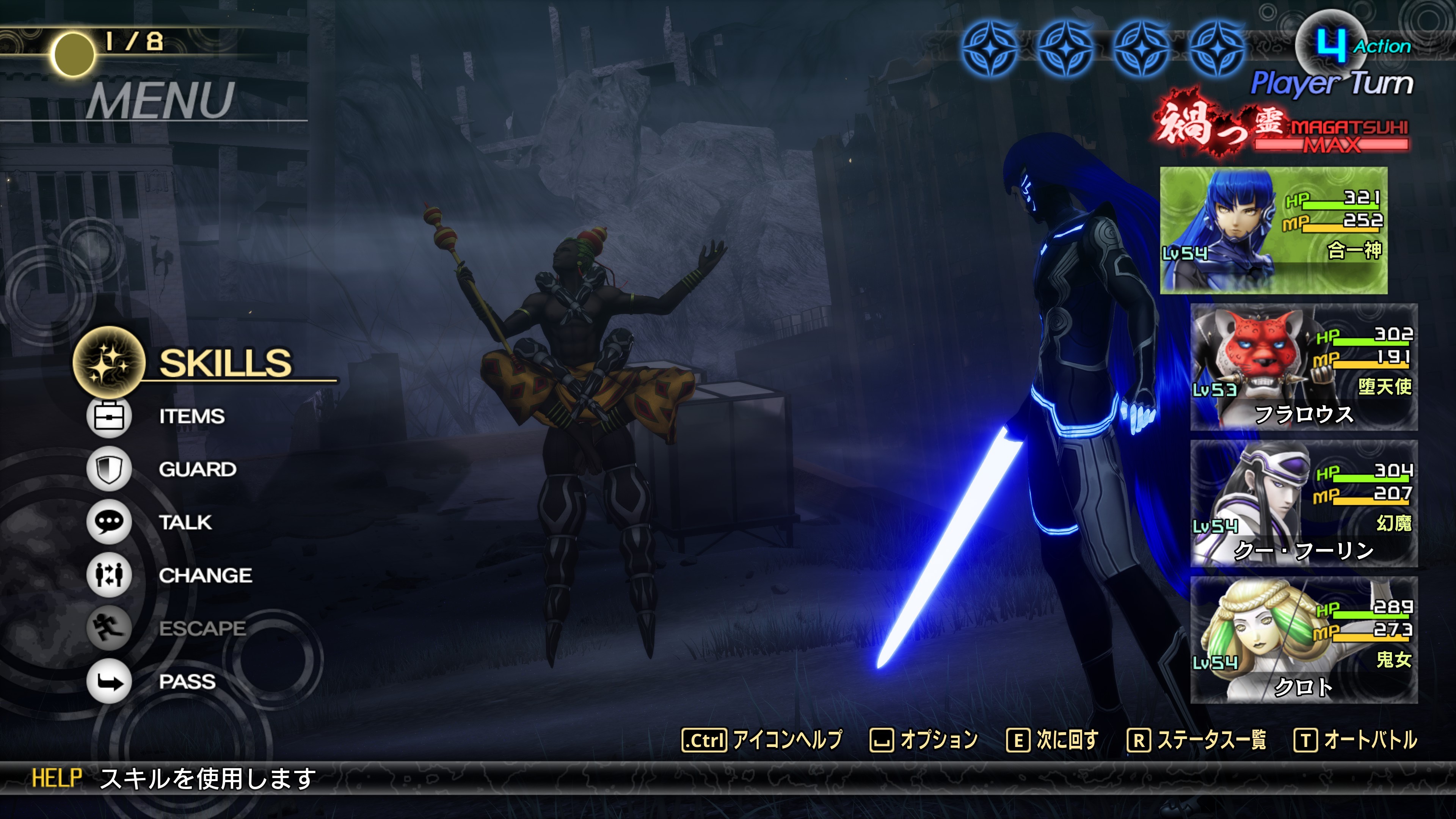Choose the greyed-out ESCAPE command
Viewport: 1456px width, 819px height.
[202, 628]
